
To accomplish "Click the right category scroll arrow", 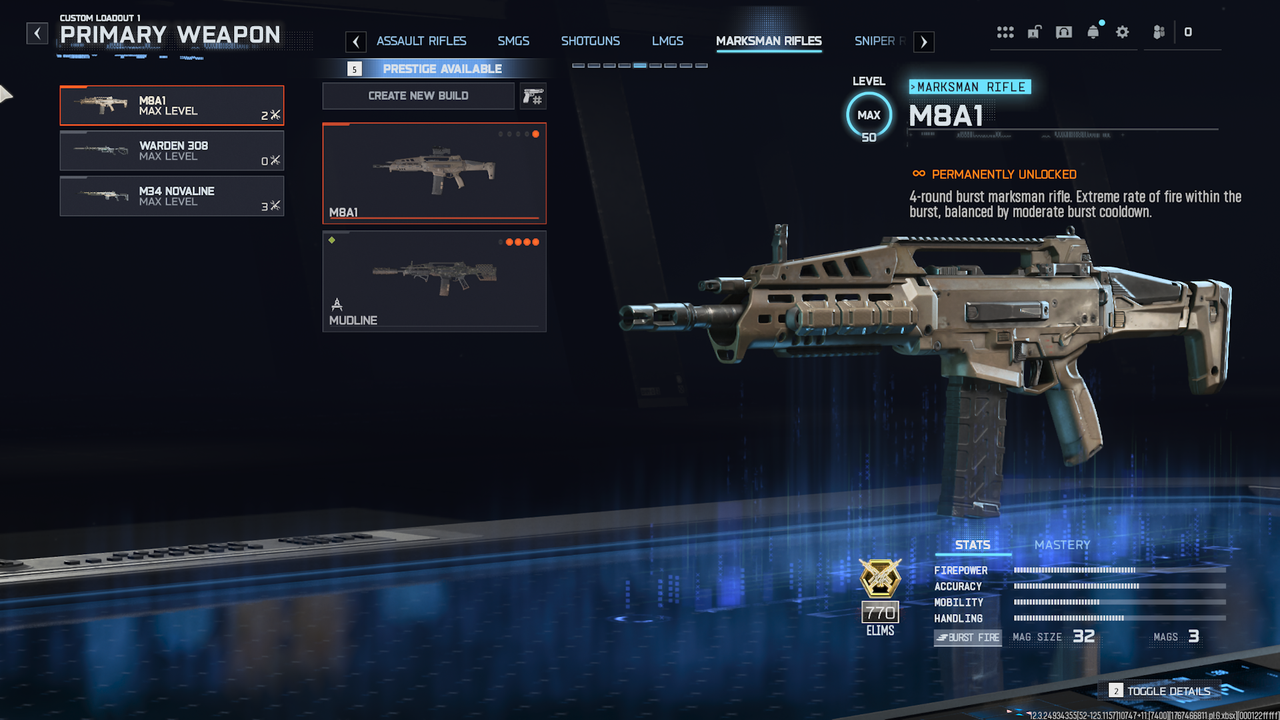I will pyautogui.click(x=924, y=41).
